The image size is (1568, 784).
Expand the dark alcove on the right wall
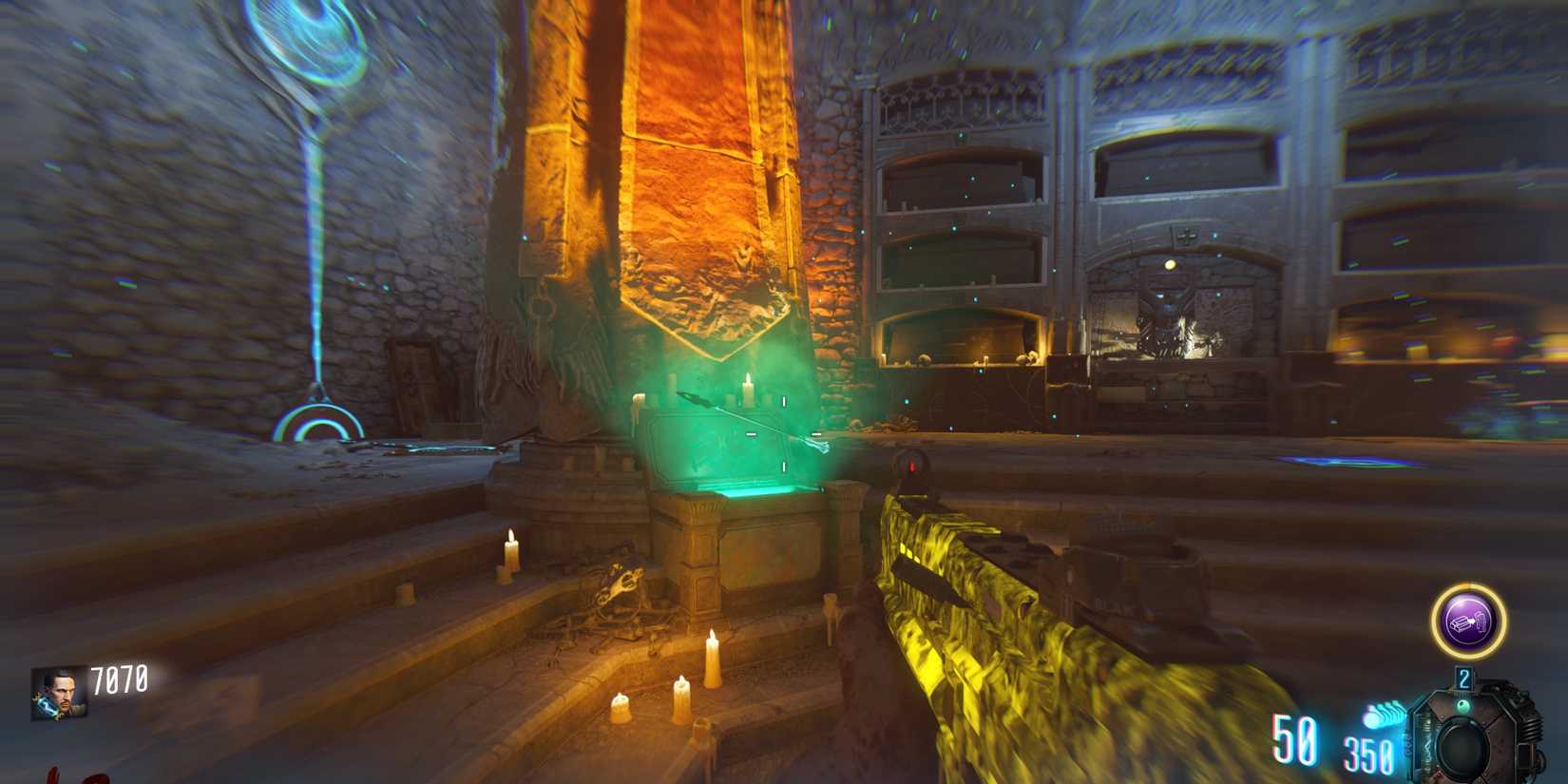pyautogui.click(x=1188, y=171)
